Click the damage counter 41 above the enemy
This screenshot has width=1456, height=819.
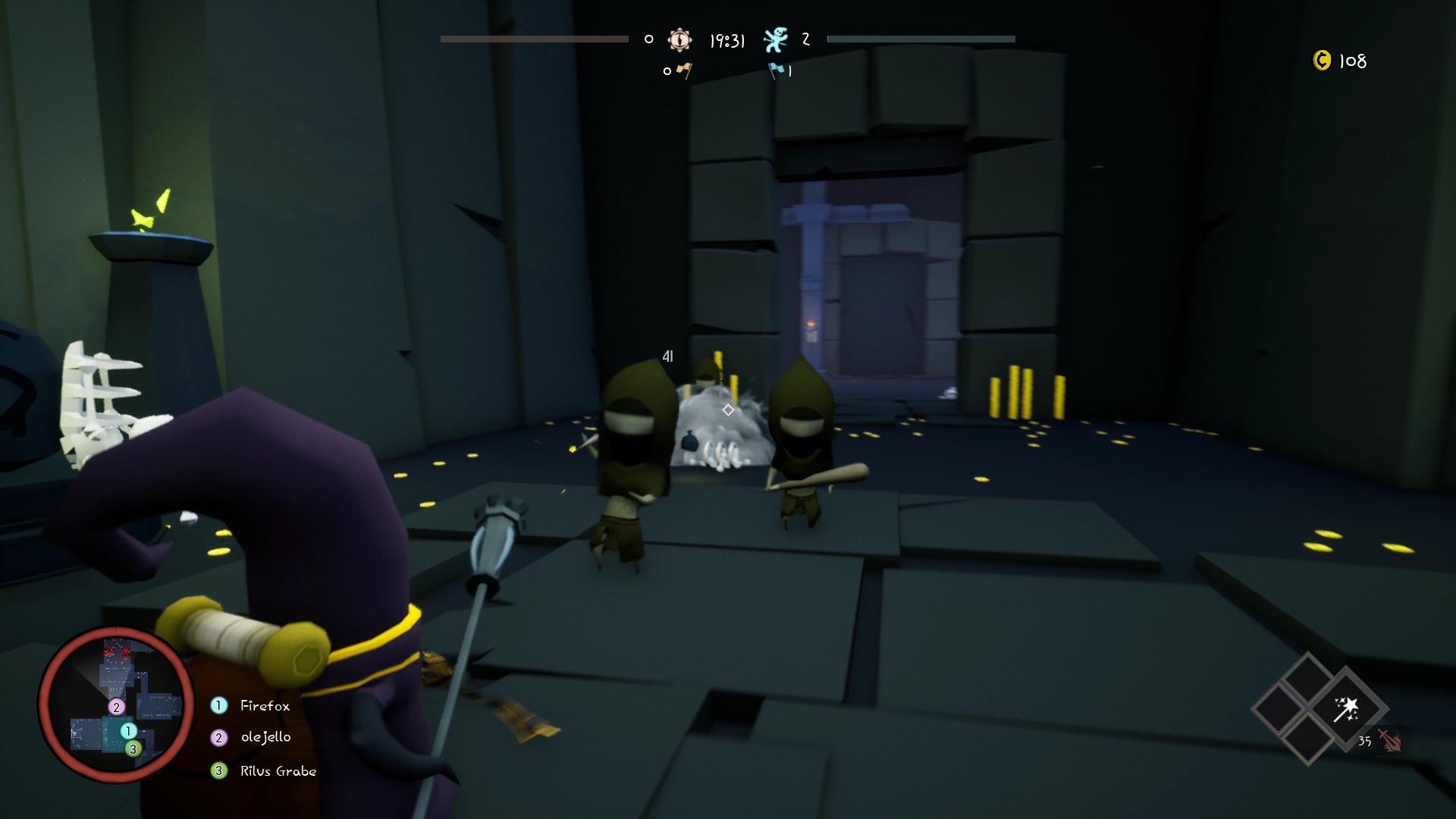click(x=667, y=356)
